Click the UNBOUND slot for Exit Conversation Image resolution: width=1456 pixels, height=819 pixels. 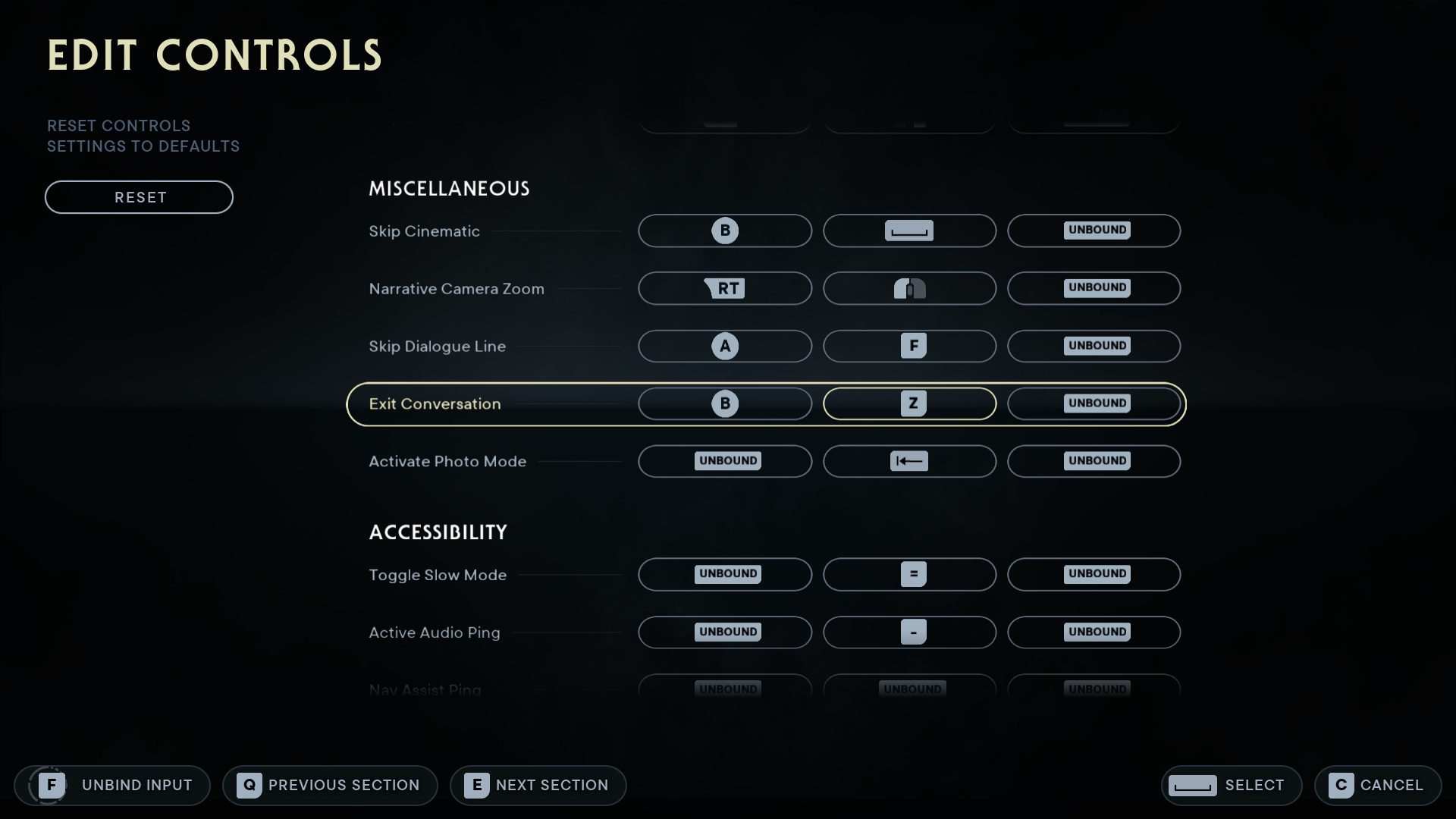coord(1094,403)
